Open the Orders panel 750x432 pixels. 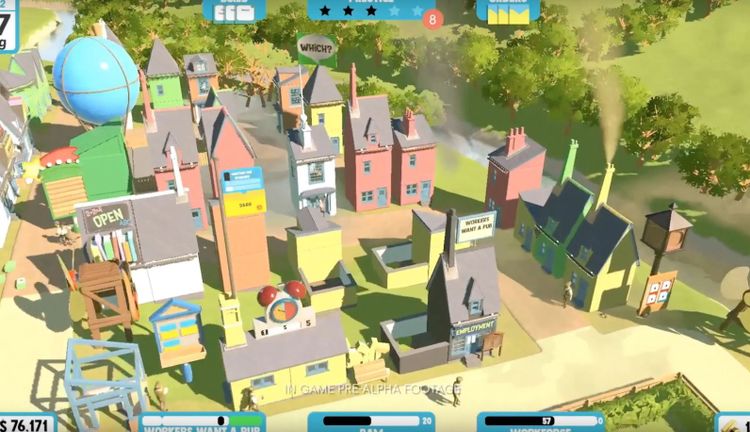[507, 10]
